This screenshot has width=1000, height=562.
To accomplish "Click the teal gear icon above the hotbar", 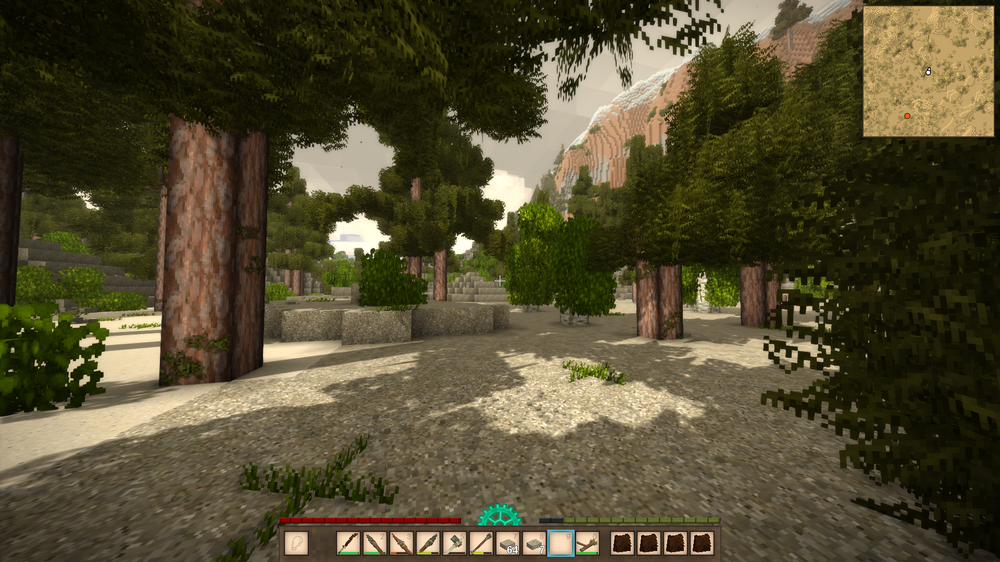I will pos(498,516).
